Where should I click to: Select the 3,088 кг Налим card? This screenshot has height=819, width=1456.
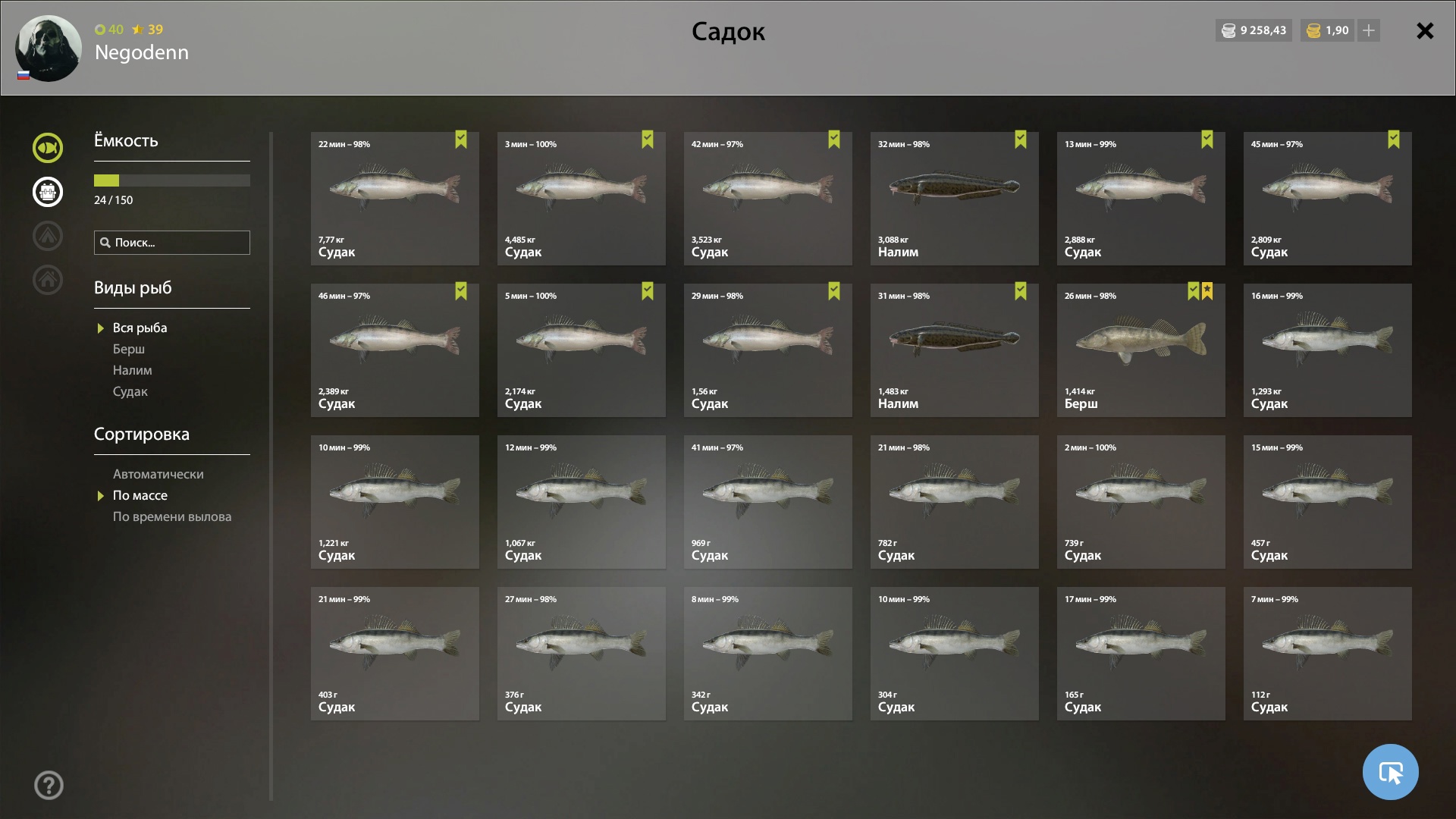point(954,199)
